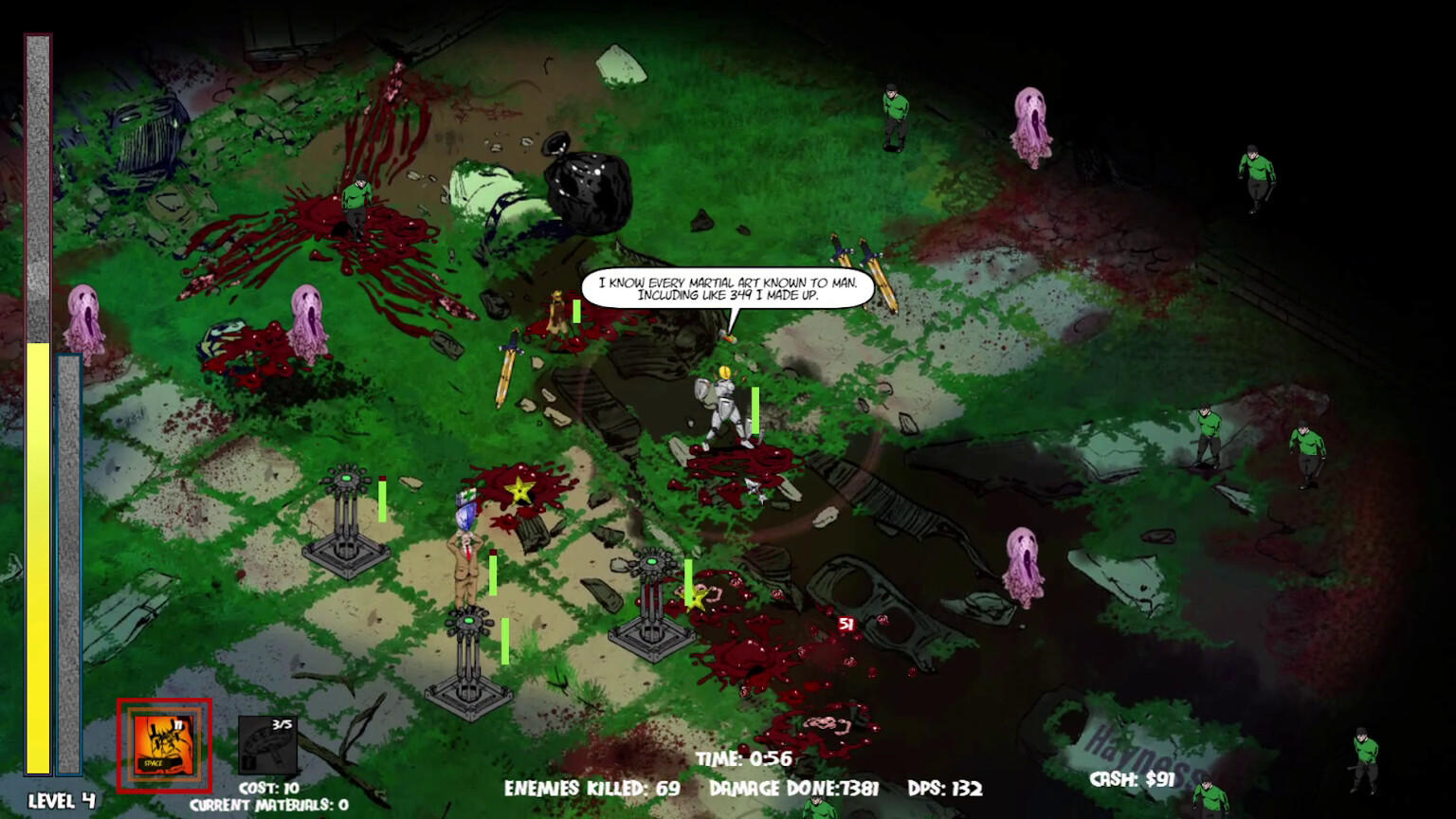
Task: Select the center turret below the player
Action: 469,654
